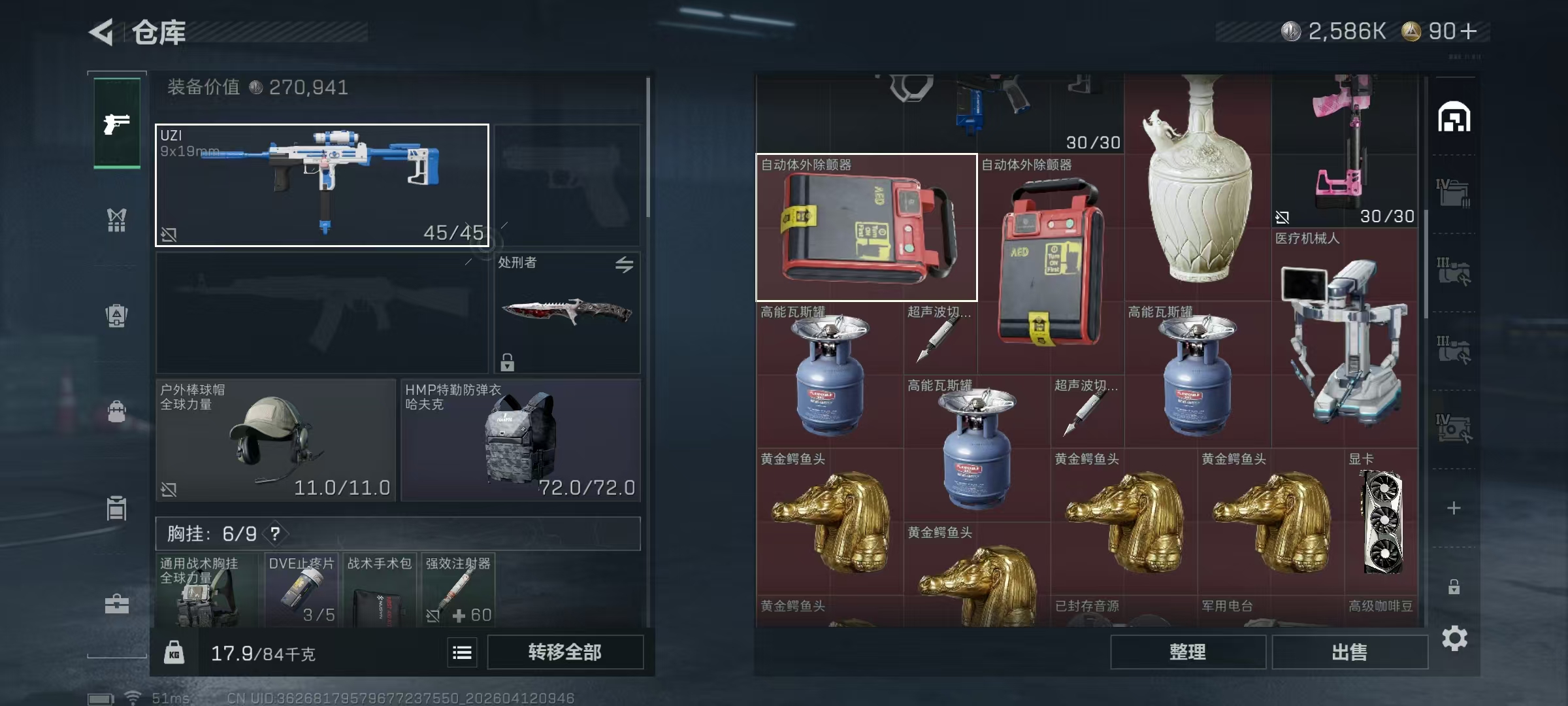Click the plus to add a new storage slot
Image resolution: width=1568 pixels, height=706 pixels.
[1454, 507]
